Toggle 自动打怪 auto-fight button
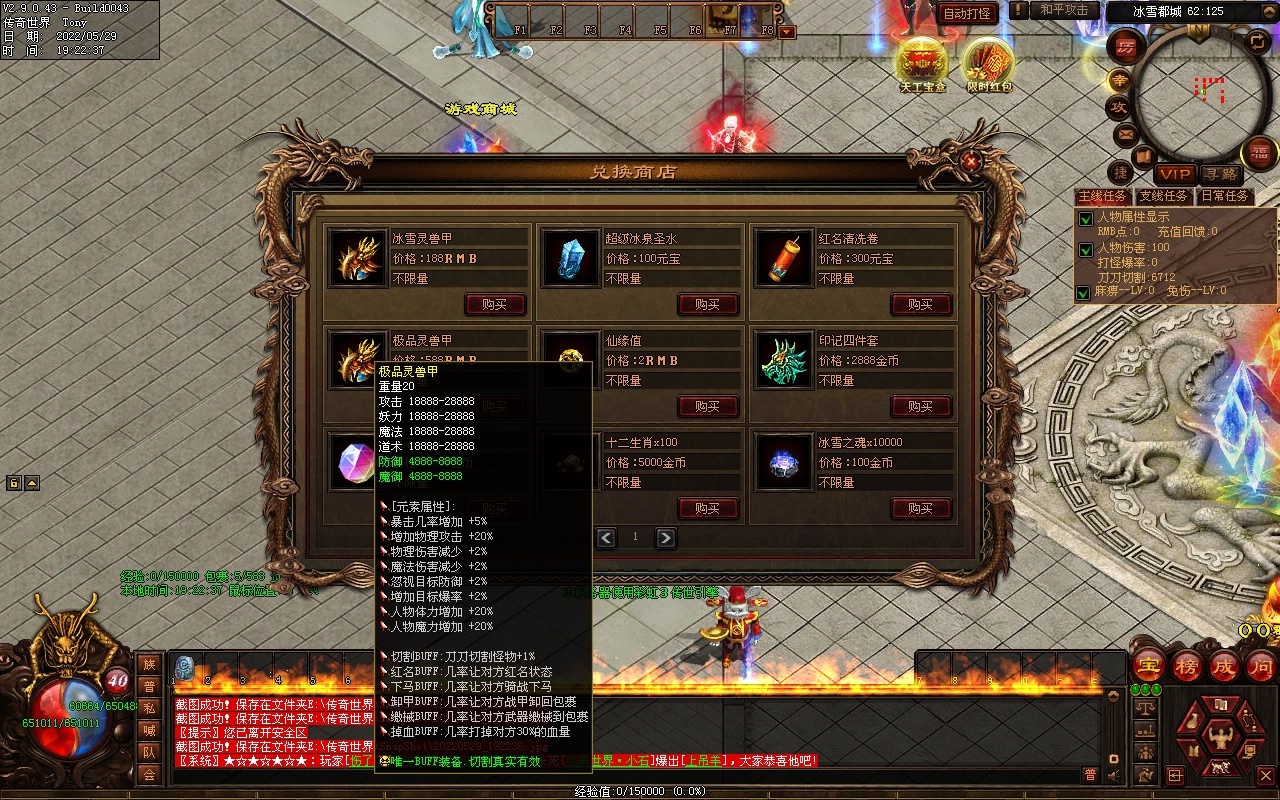1280x800 pixels. [x=968, y=13]
